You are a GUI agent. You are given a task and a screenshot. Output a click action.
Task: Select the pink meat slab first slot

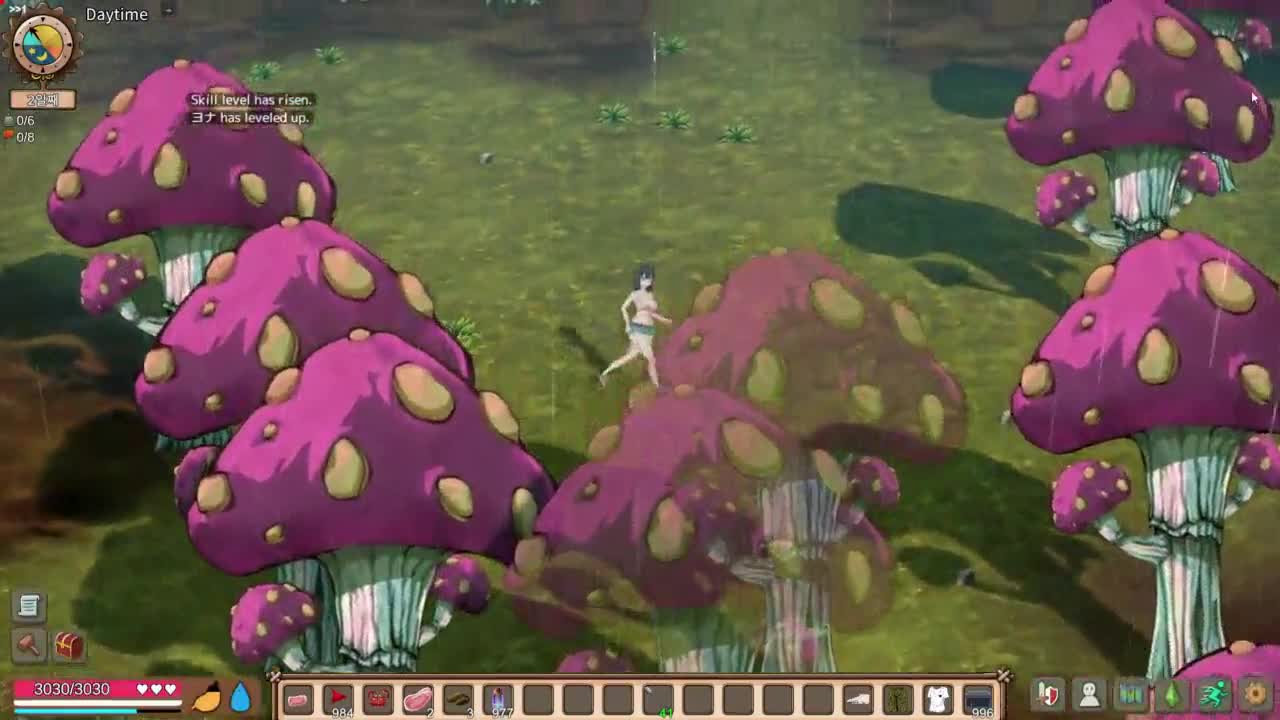(x=298, y=699)
